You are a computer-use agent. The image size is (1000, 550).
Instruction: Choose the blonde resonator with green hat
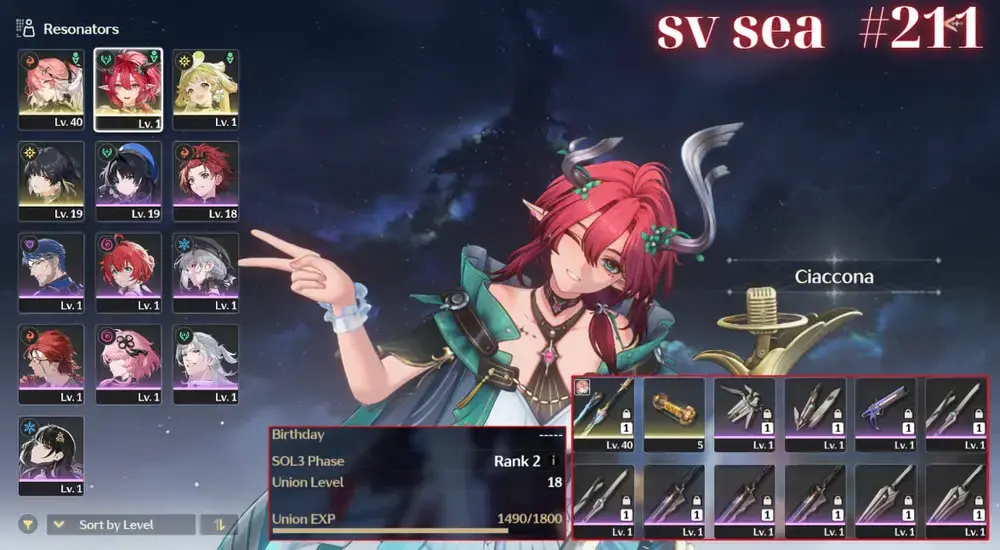[206, 90]
